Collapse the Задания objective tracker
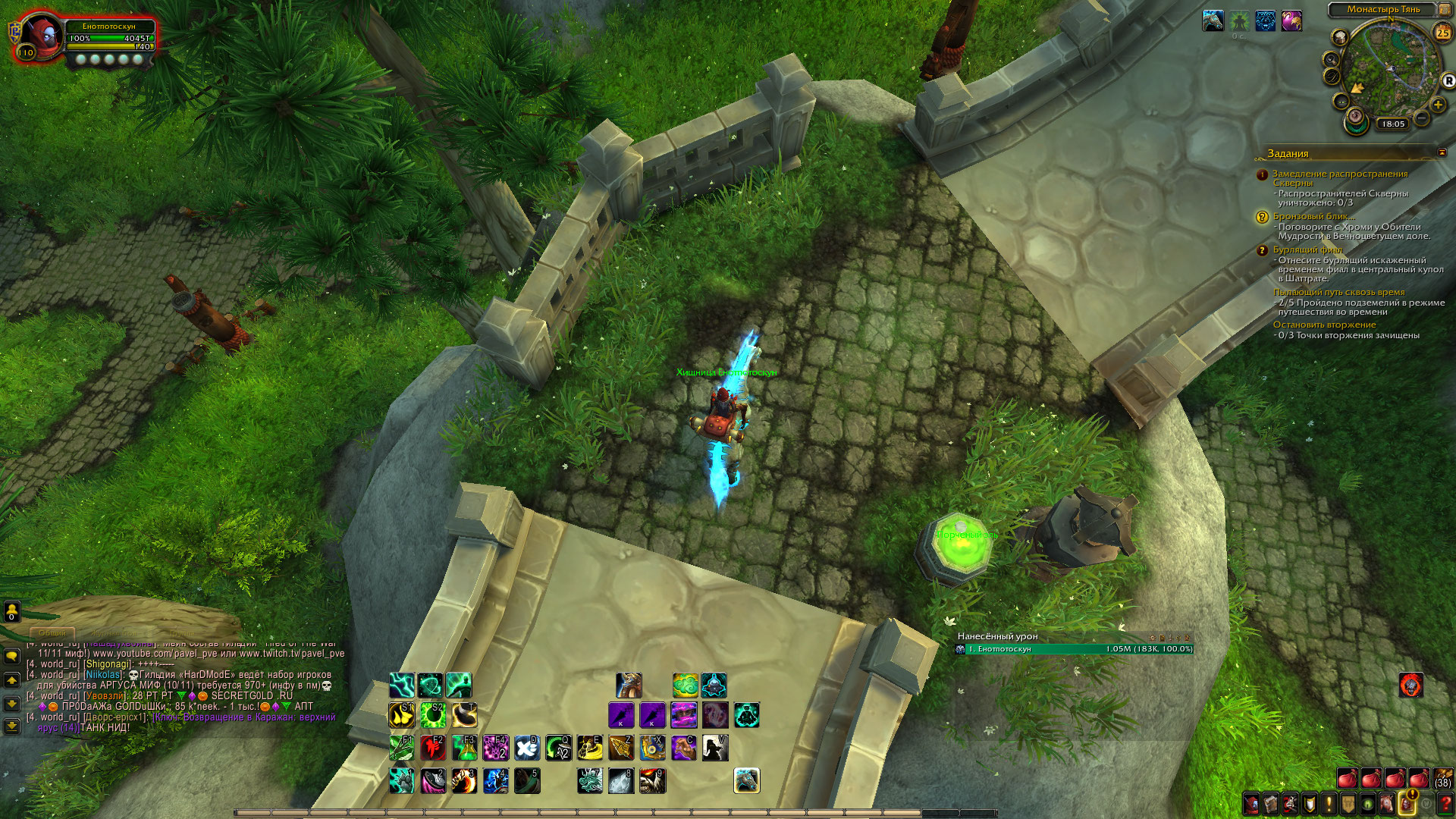This screenshot has width=1456, height=819. tap(1442, 152)
